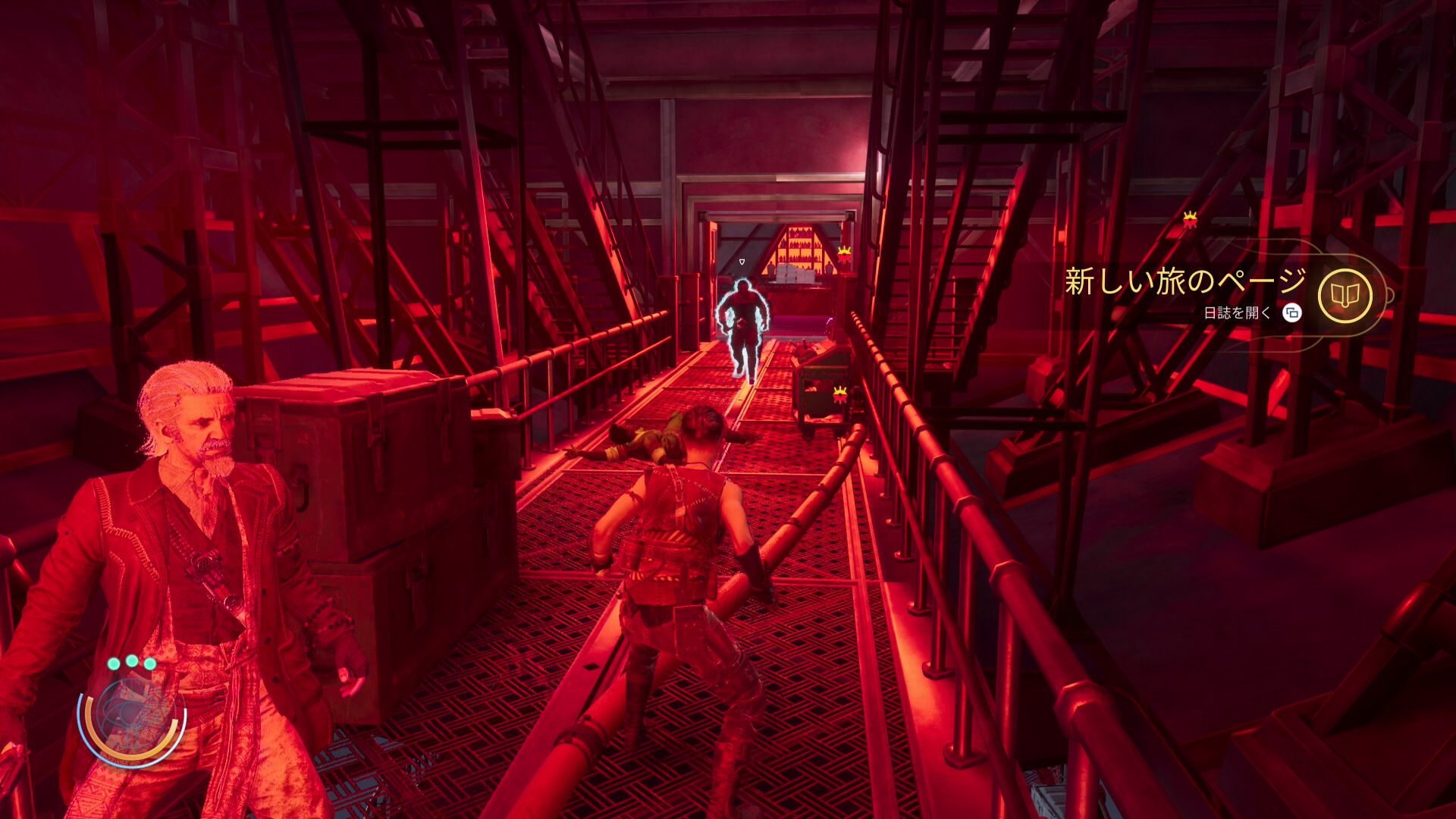Image resolution: width=1456 pixels, height=819 pixels.
Task: Open the journal book icon notification
Action: pos(1345,296)
